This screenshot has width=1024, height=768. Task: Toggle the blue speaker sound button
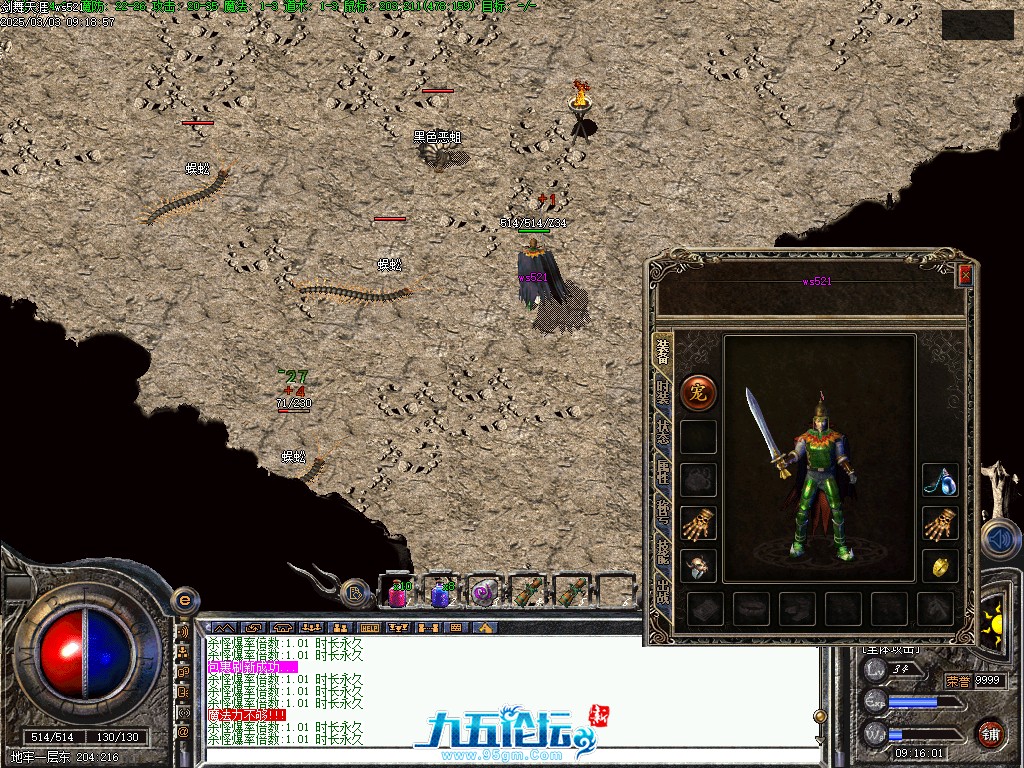[1000, 538]
